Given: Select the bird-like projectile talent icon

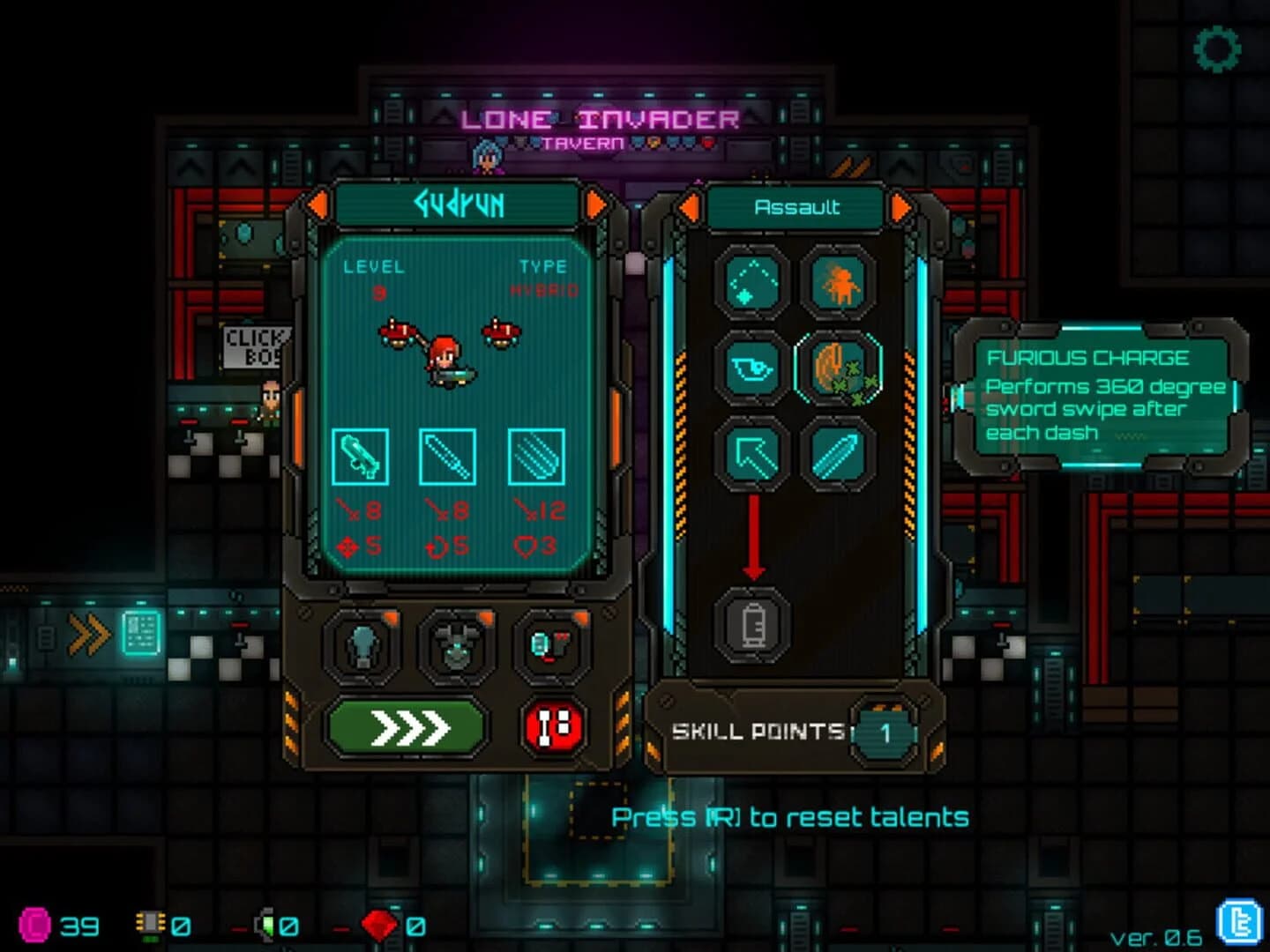Looking at the screenshot, I should pos(753,372).
